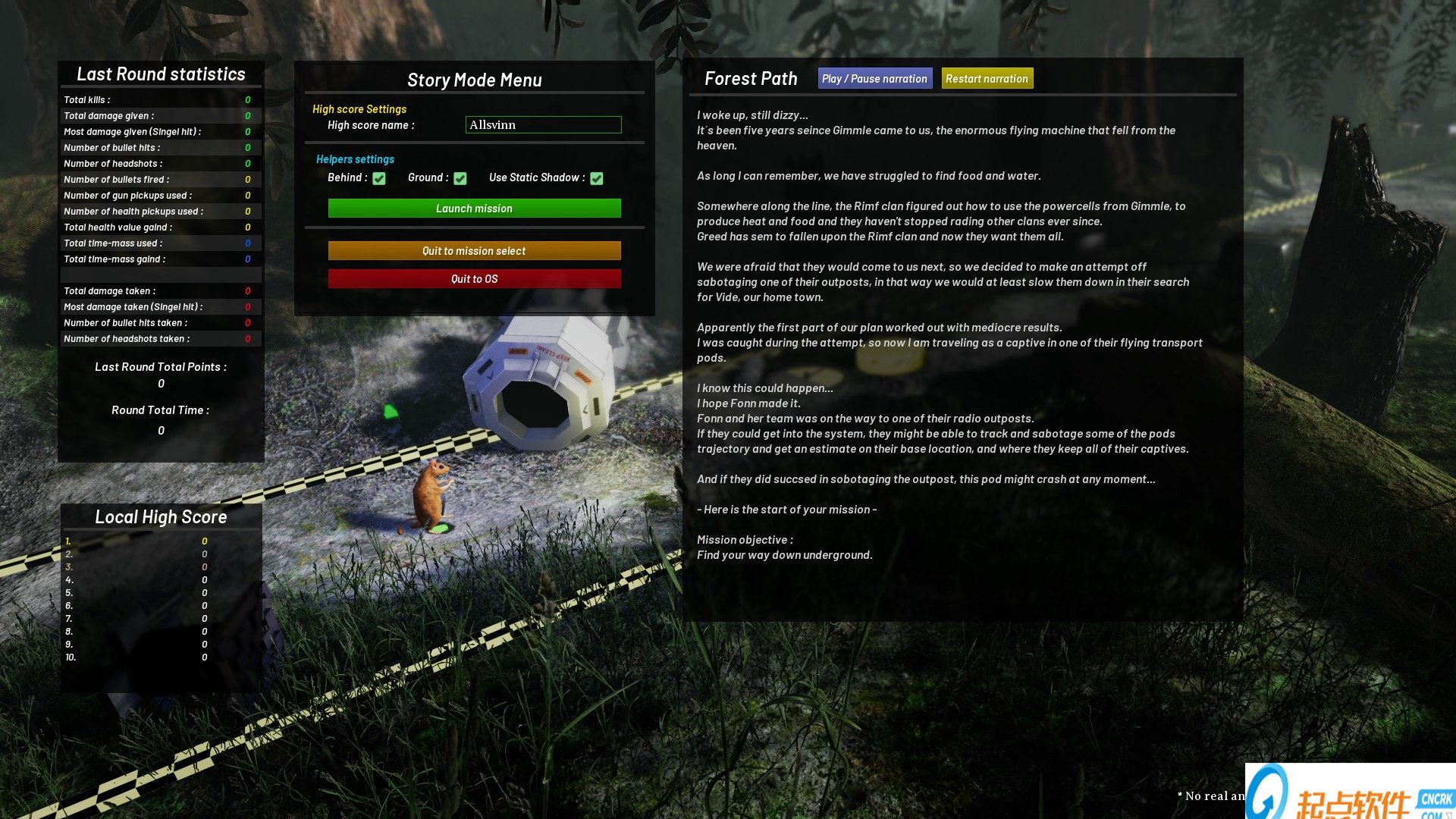Quit to mission select
Viewport: 1456px width, 819px height.
474,251
